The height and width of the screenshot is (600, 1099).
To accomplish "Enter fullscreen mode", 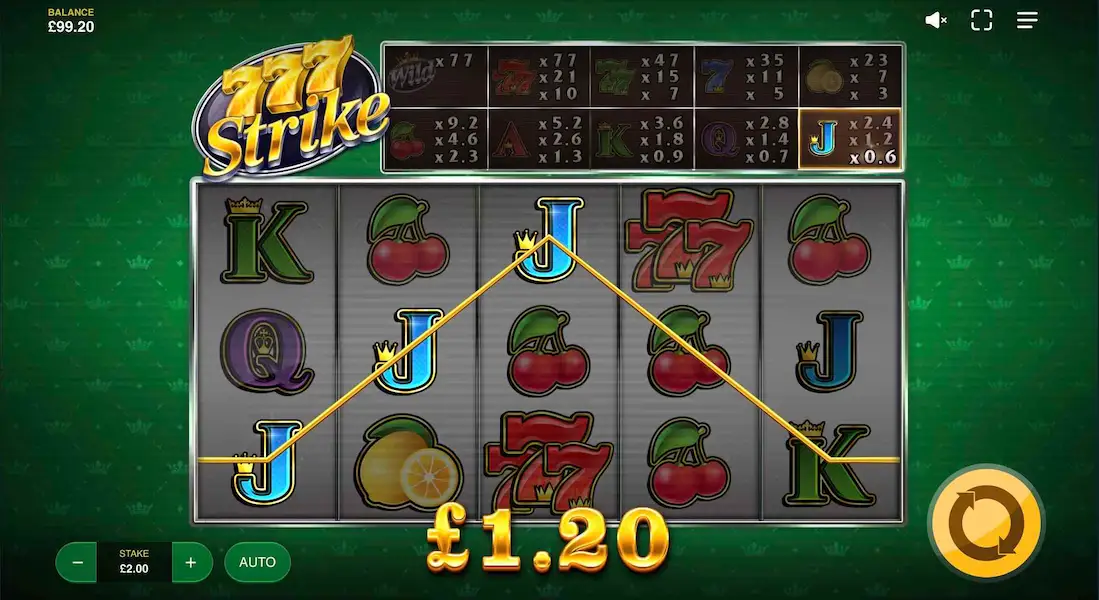I will (x=982, y=20).
